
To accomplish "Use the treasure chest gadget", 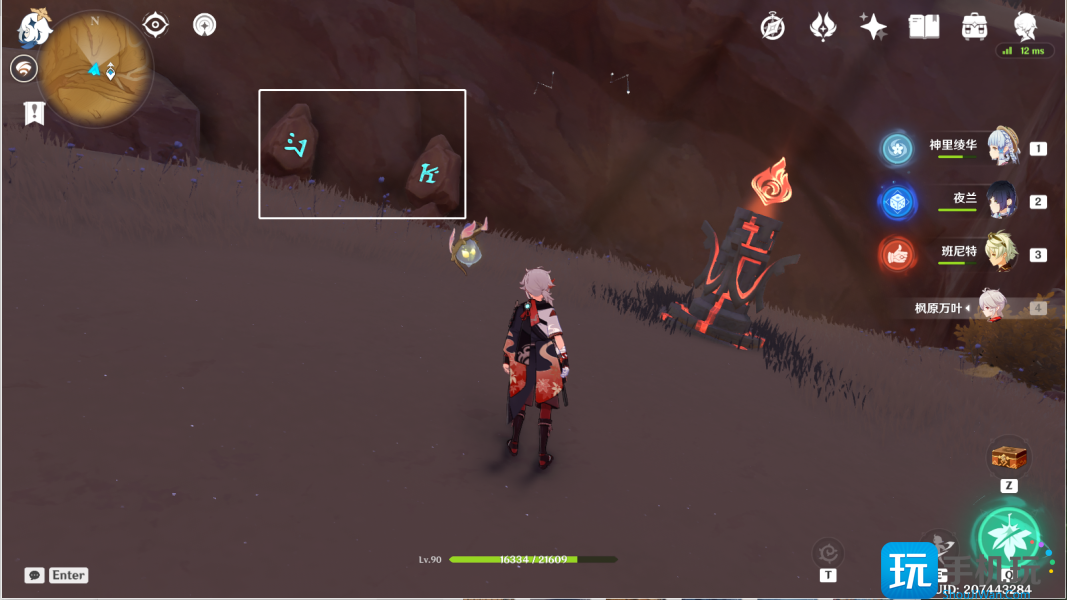I will tap(1009, 457).
